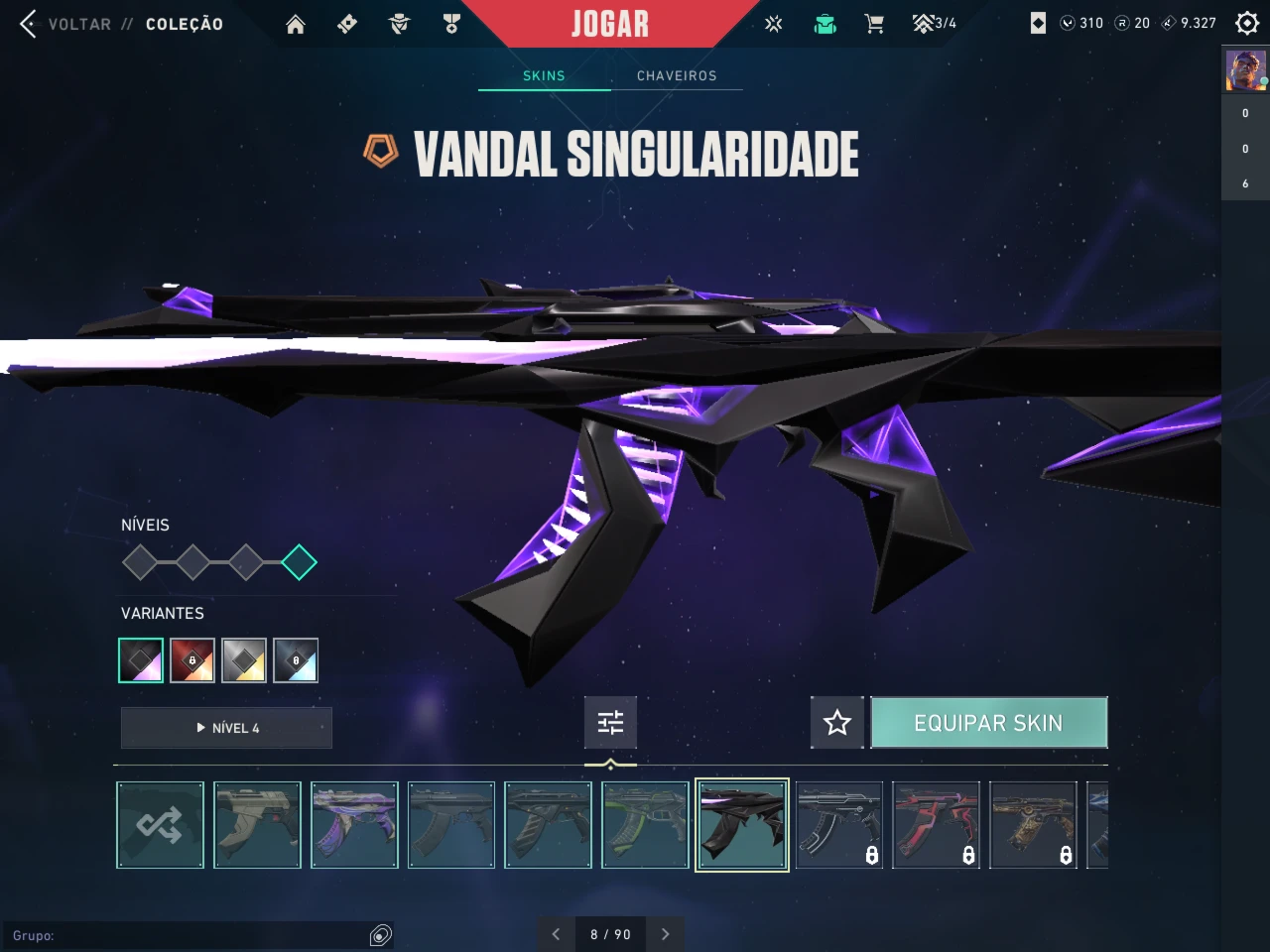Open the player avatar in side panel

(x=1245, y=71)
